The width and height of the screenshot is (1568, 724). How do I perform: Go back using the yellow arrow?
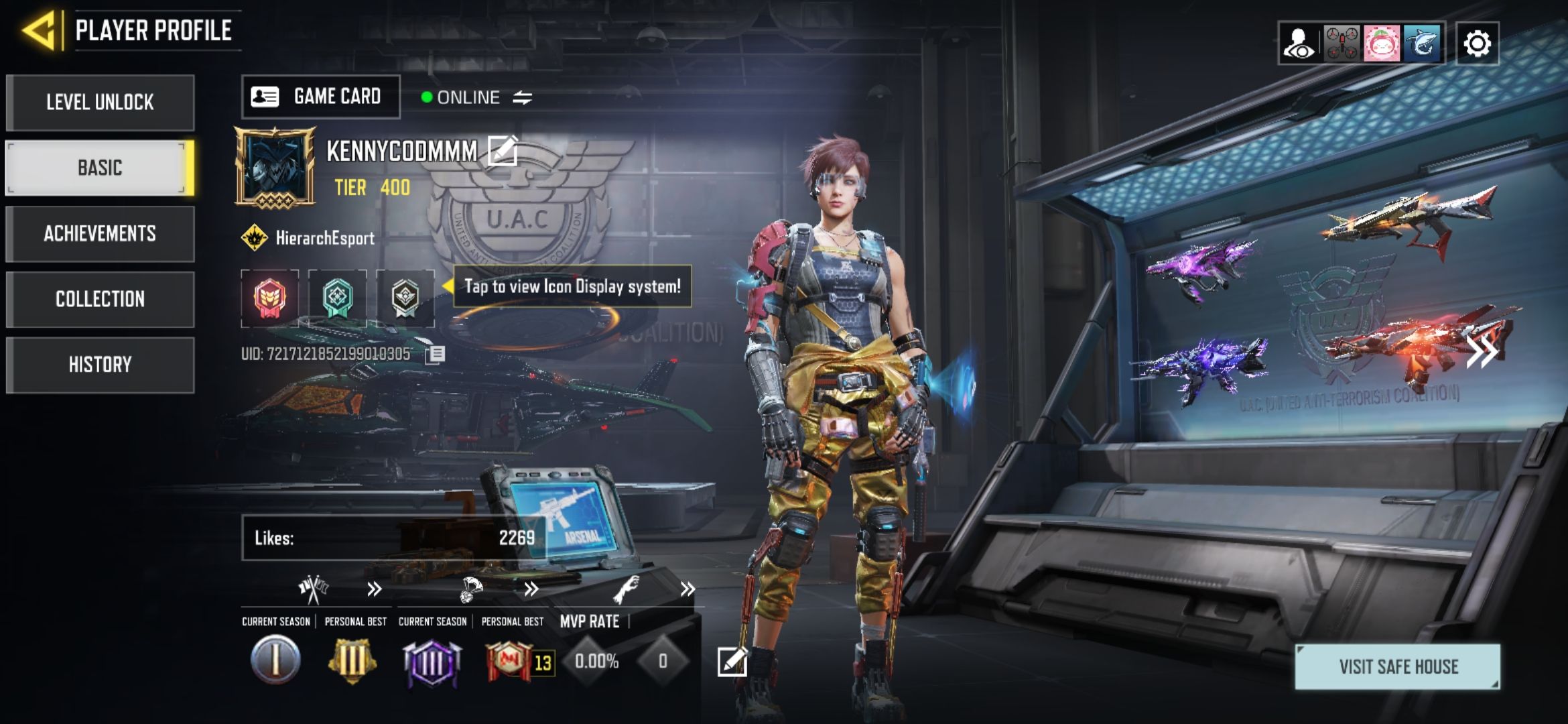(x=40, y=30)
